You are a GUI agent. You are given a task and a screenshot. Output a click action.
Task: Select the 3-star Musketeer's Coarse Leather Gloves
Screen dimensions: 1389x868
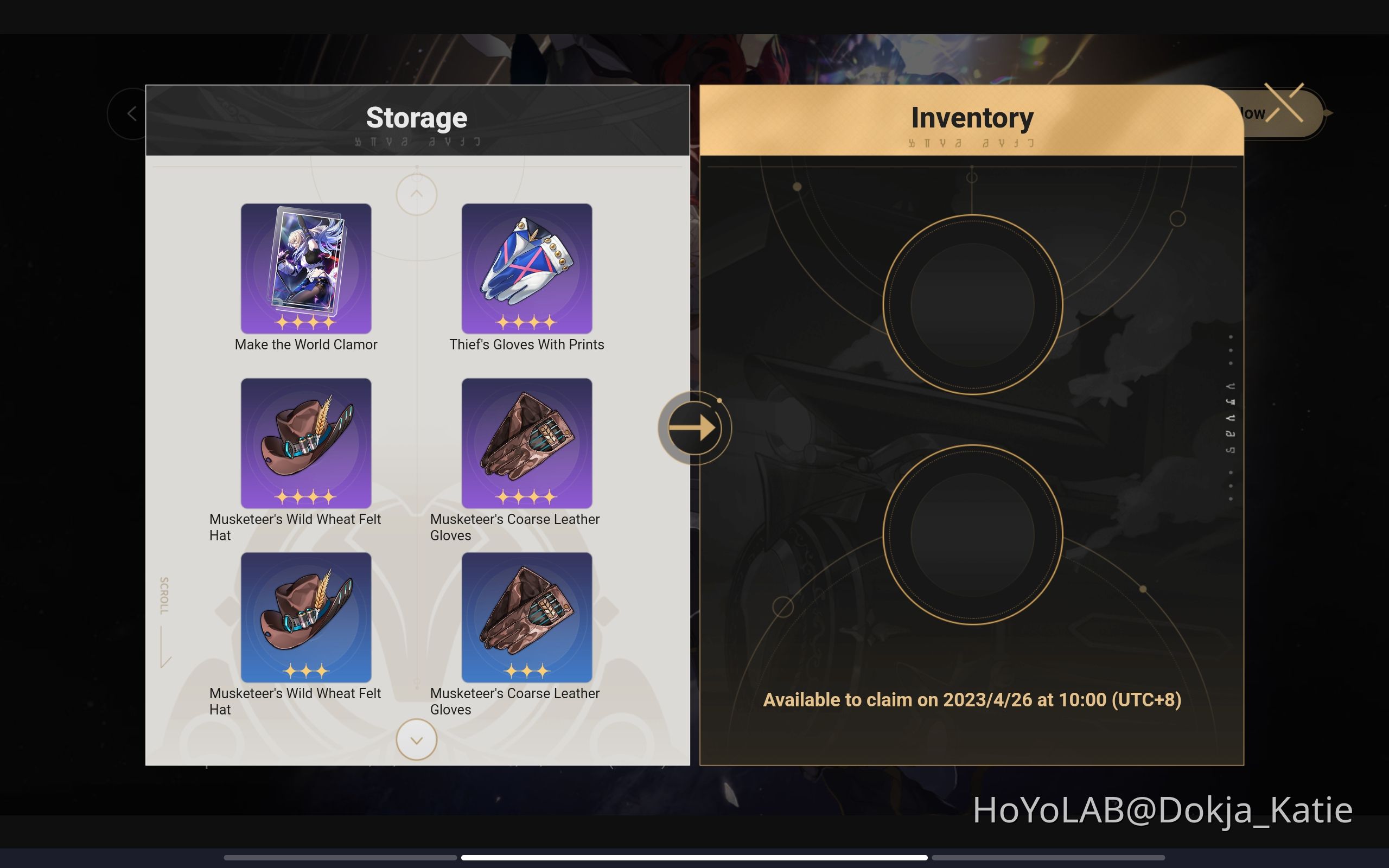526,617
